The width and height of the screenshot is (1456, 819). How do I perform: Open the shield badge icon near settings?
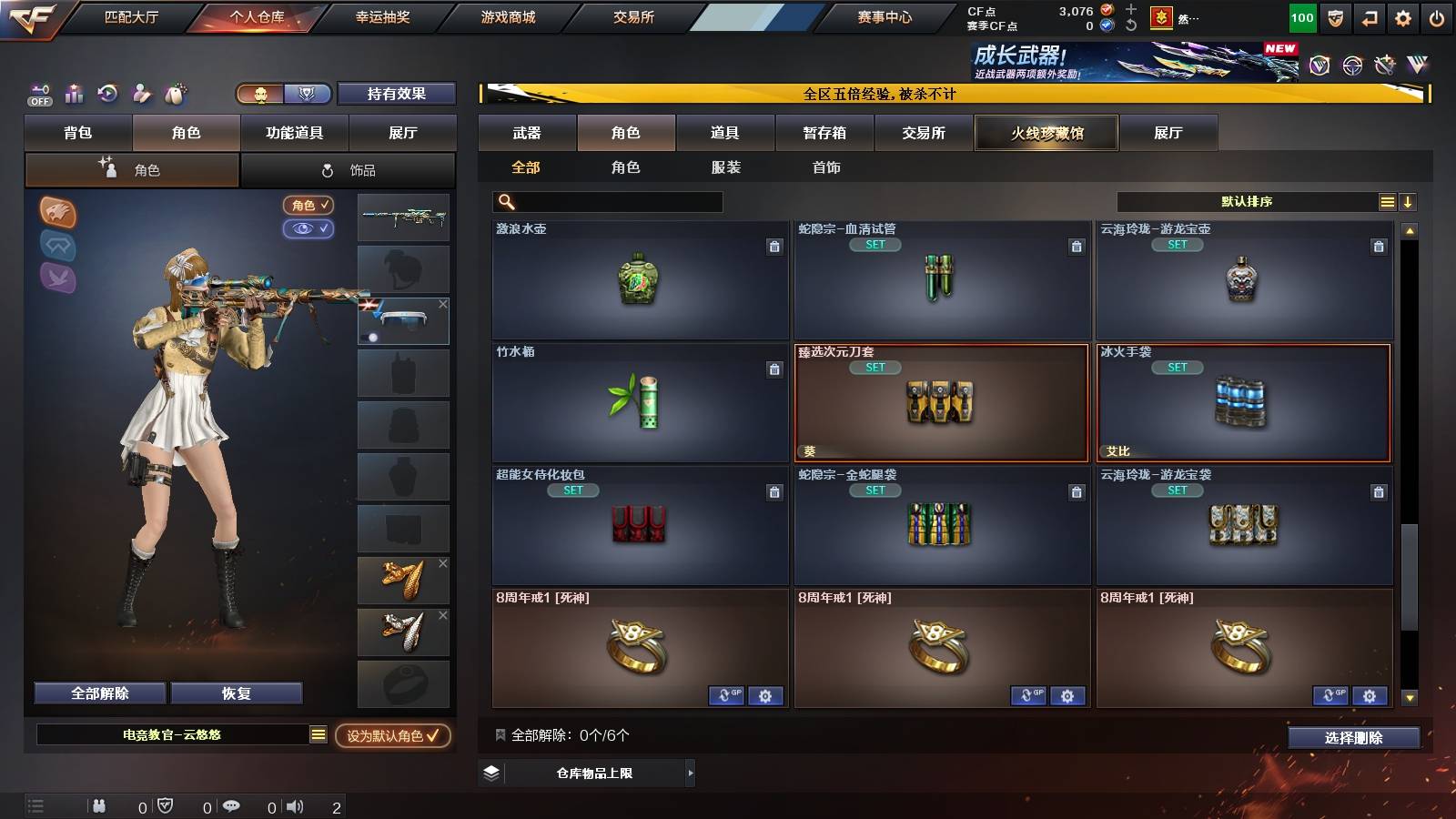[x=1335, y=16]
